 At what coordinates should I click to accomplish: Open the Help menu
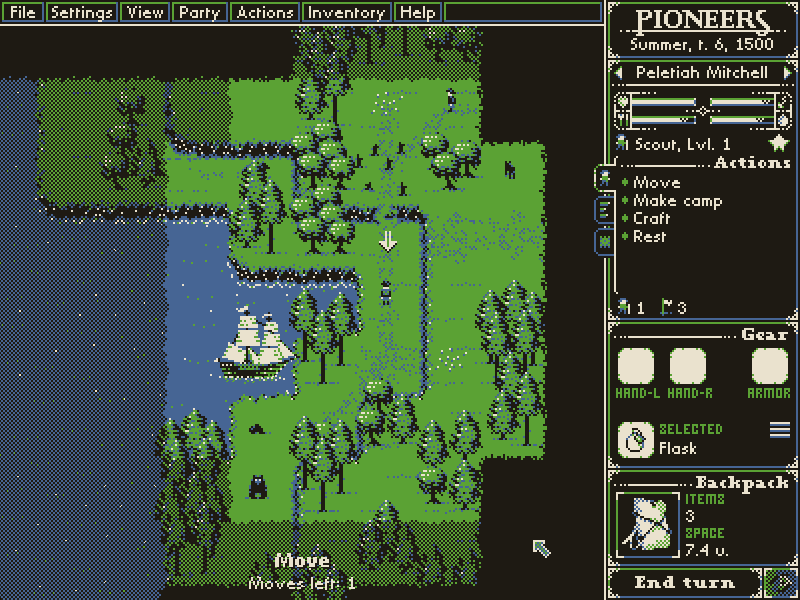[417, 13]
